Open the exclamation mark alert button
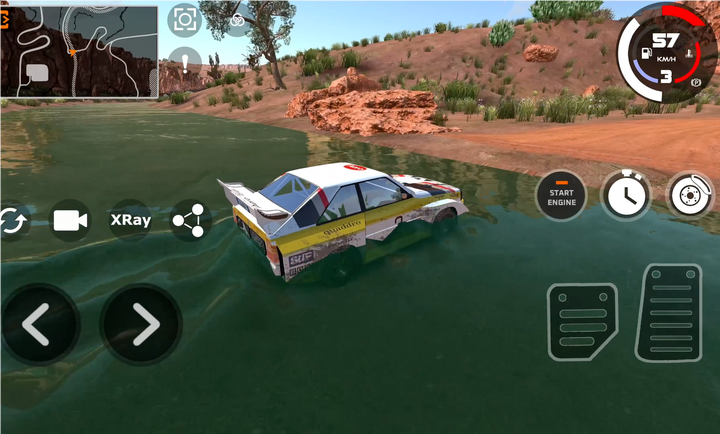 pos(184,62)
